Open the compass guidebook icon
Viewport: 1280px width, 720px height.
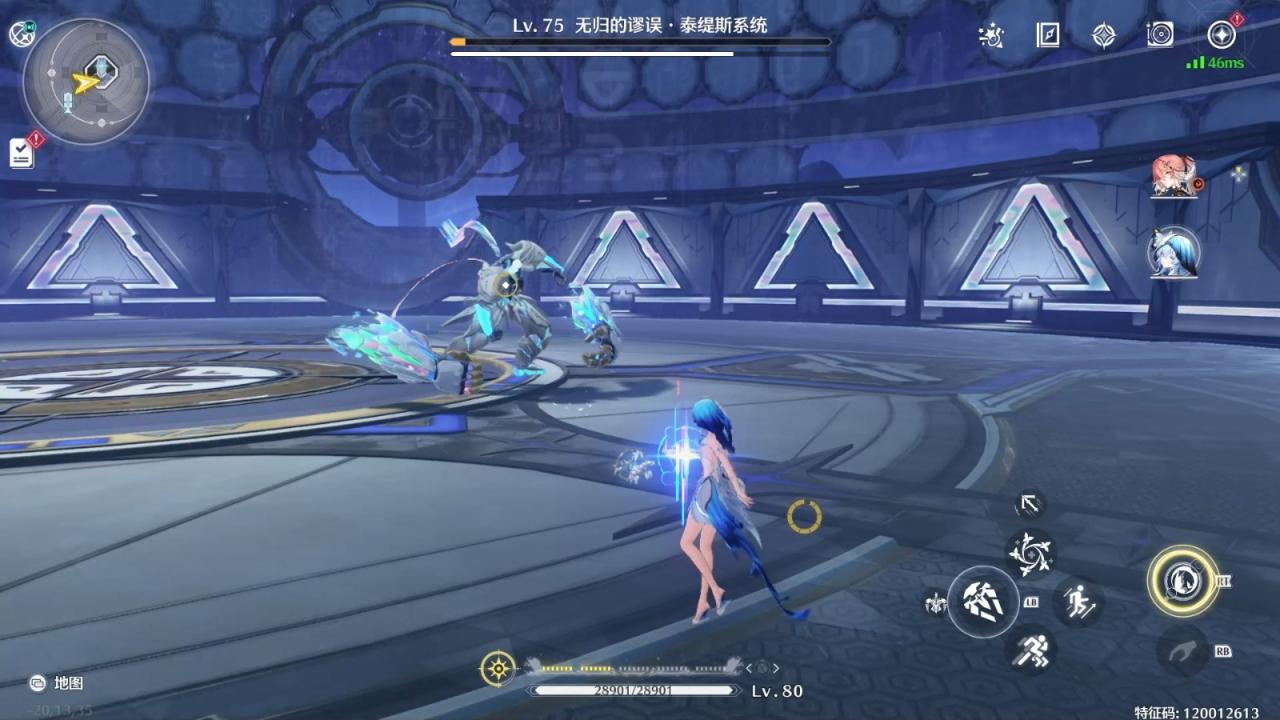(1104, 36)
